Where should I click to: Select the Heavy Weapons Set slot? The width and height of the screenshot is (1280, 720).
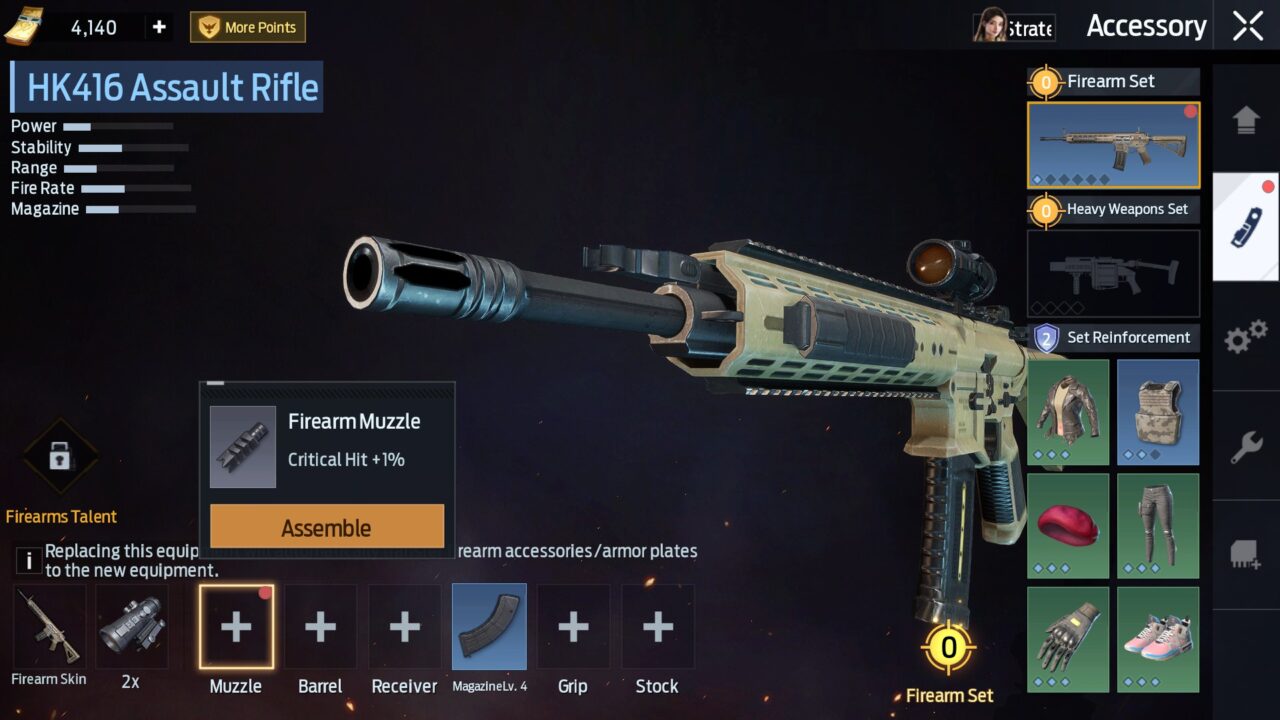1113,273
